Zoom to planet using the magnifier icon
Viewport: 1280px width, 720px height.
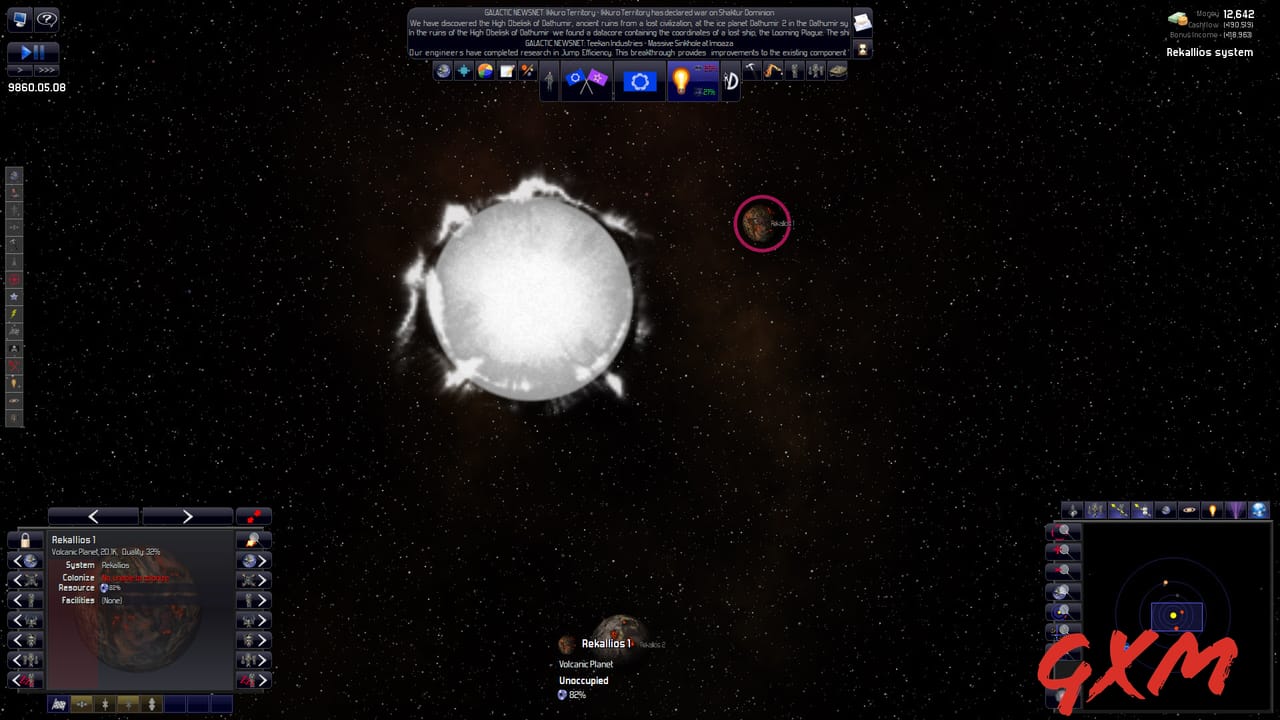(254, 539)
